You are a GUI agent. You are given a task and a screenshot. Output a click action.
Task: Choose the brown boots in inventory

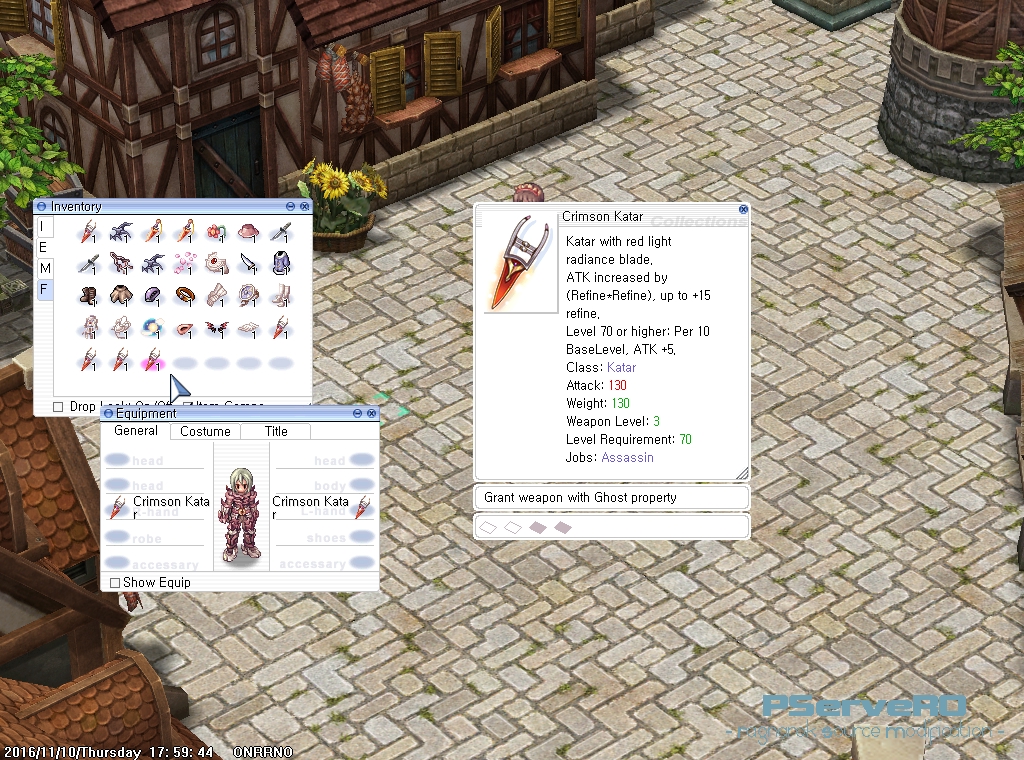pyautogui.click(x=90, y=295)
